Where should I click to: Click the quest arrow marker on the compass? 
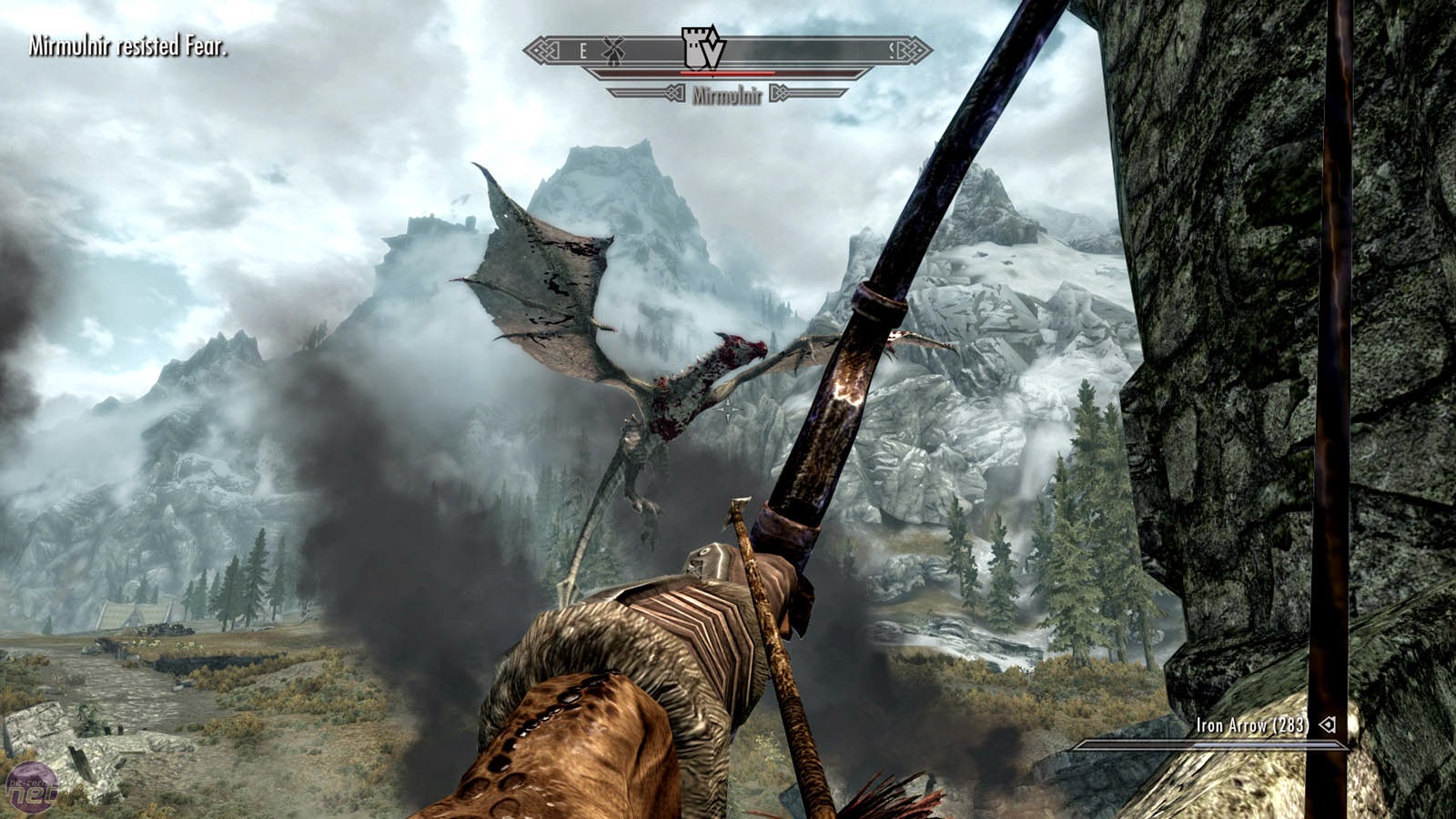click(x=714, y=55)
